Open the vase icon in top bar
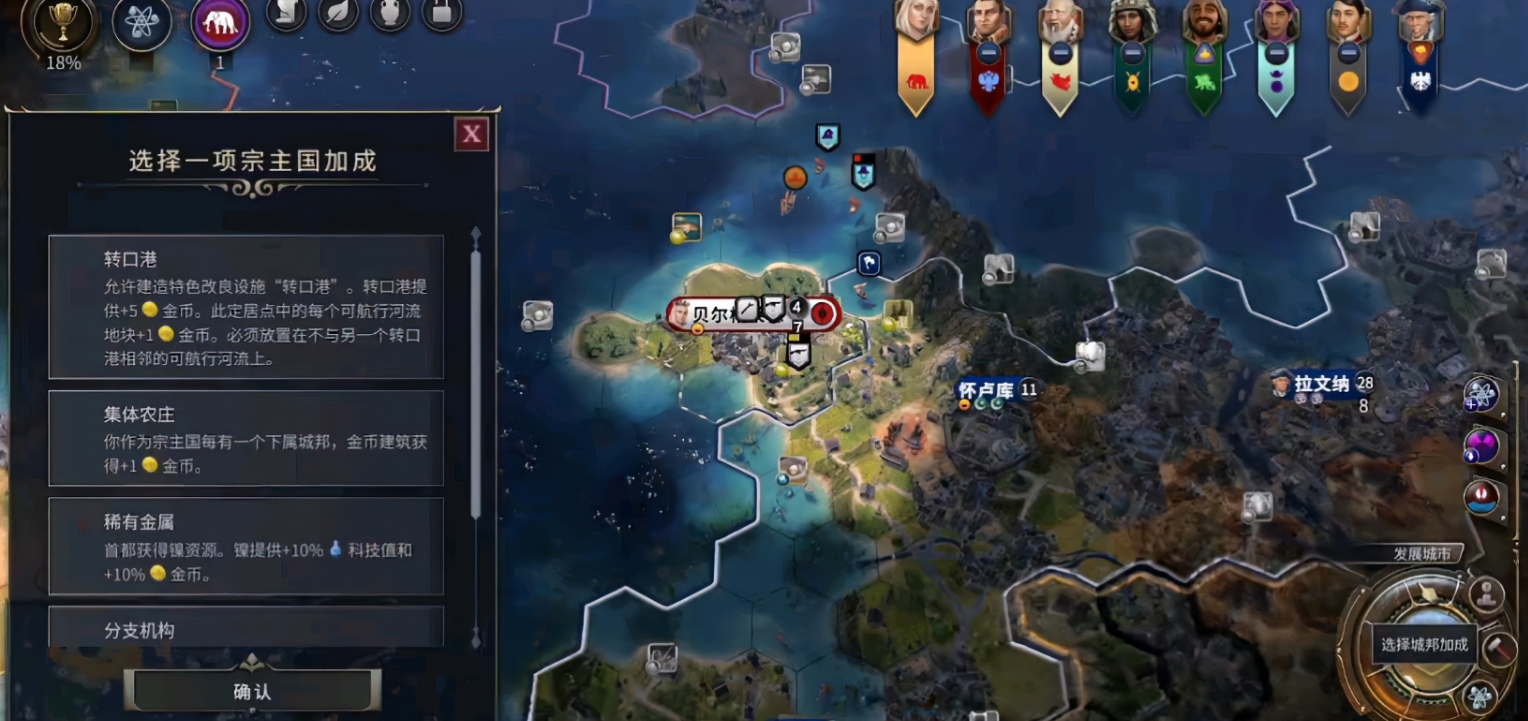 tap(390, 12)
